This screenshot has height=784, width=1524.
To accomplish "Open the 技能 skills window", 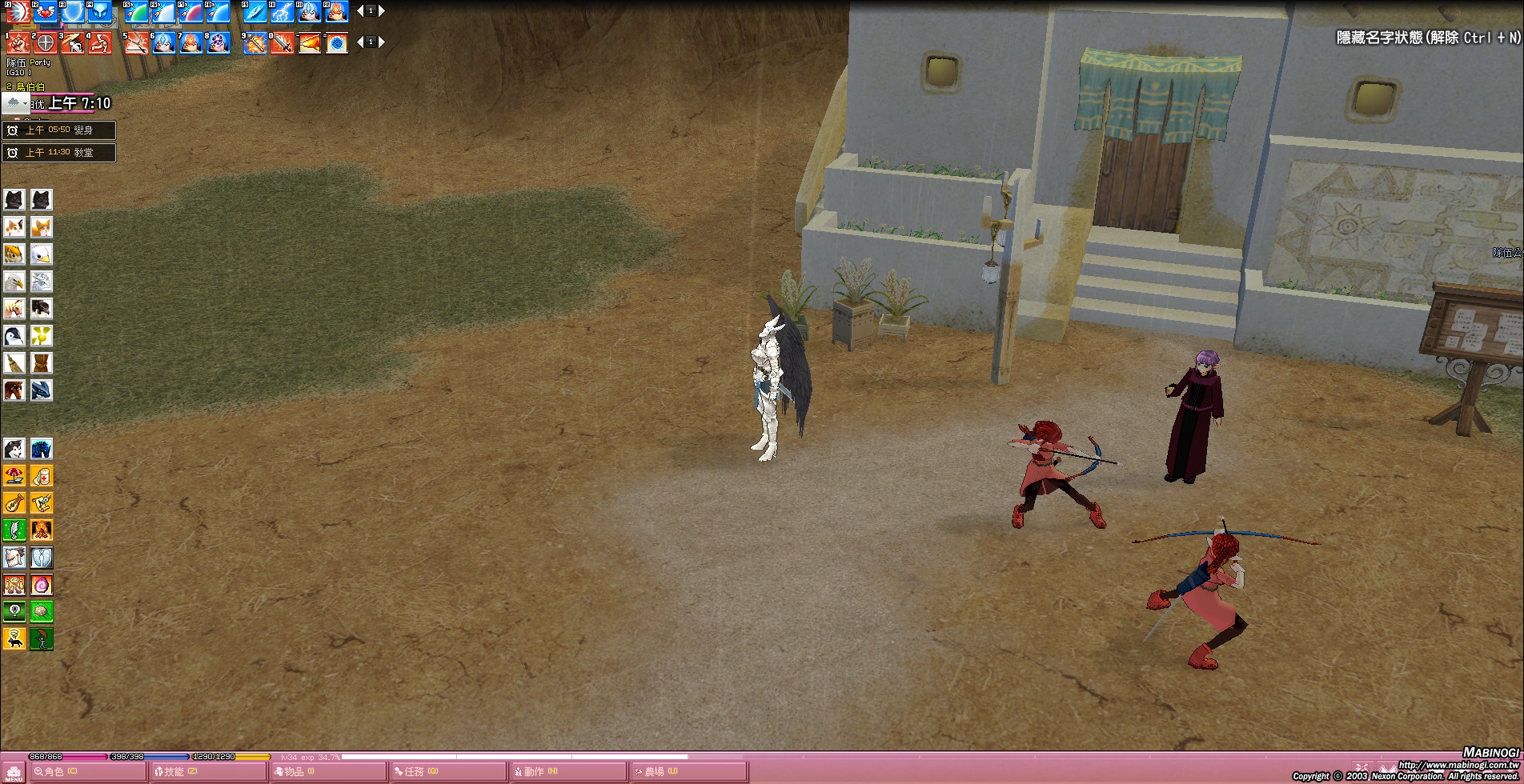I will point(208,772).
